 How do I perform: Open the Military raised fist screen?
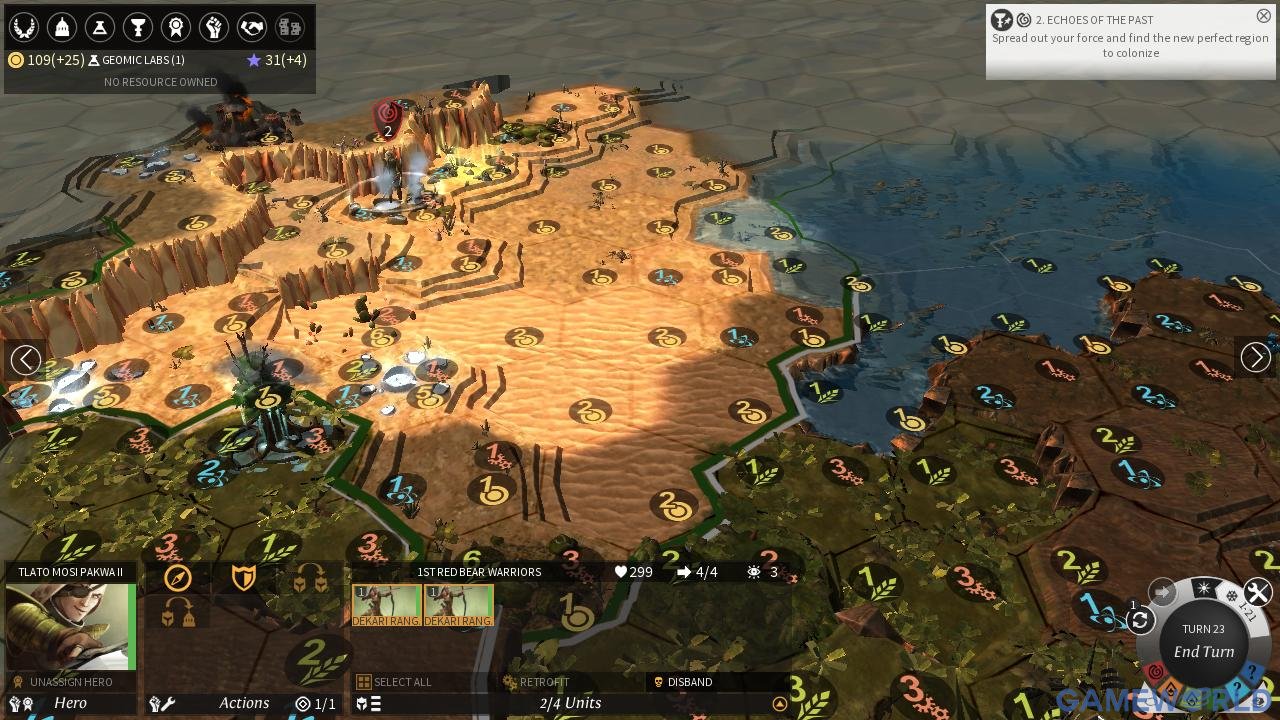pos(214,27)
